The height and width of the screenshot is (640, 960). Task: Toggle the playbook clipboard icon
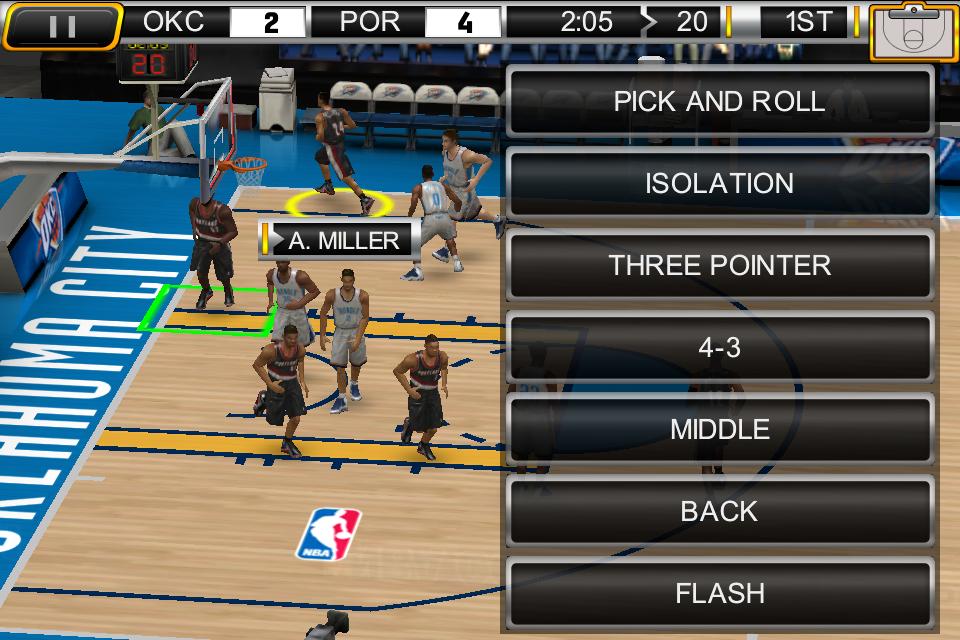(x=914, y=32)
